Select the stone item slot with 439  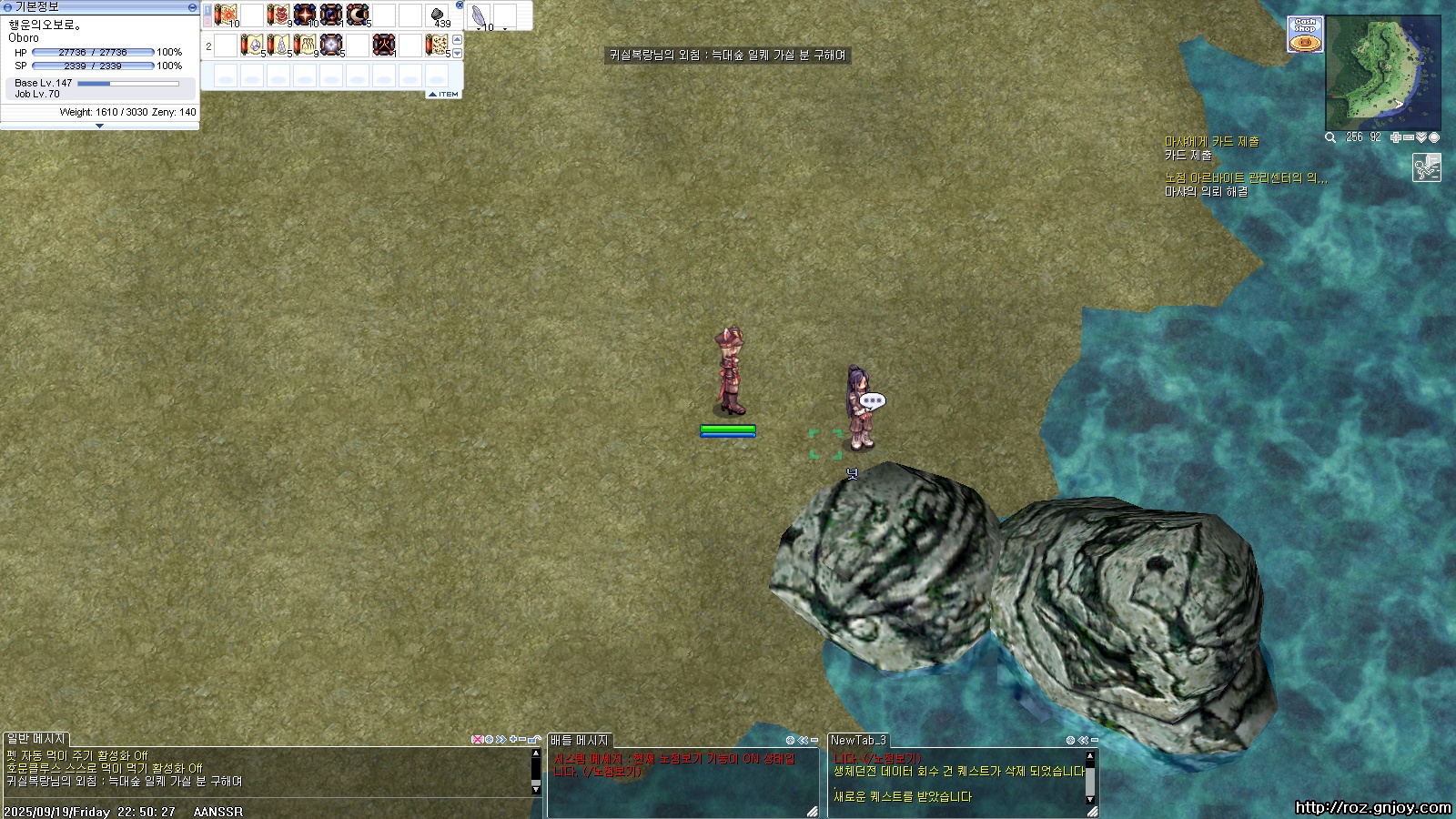click(x=438, y=15)
